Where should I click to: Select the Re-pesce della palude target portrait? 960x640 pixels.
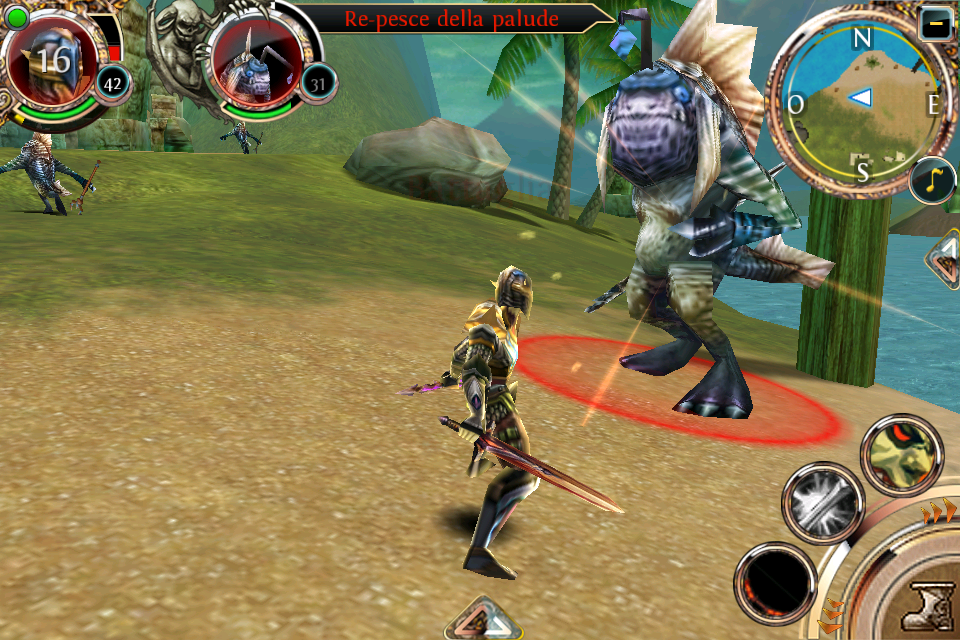tap(250, 60)
